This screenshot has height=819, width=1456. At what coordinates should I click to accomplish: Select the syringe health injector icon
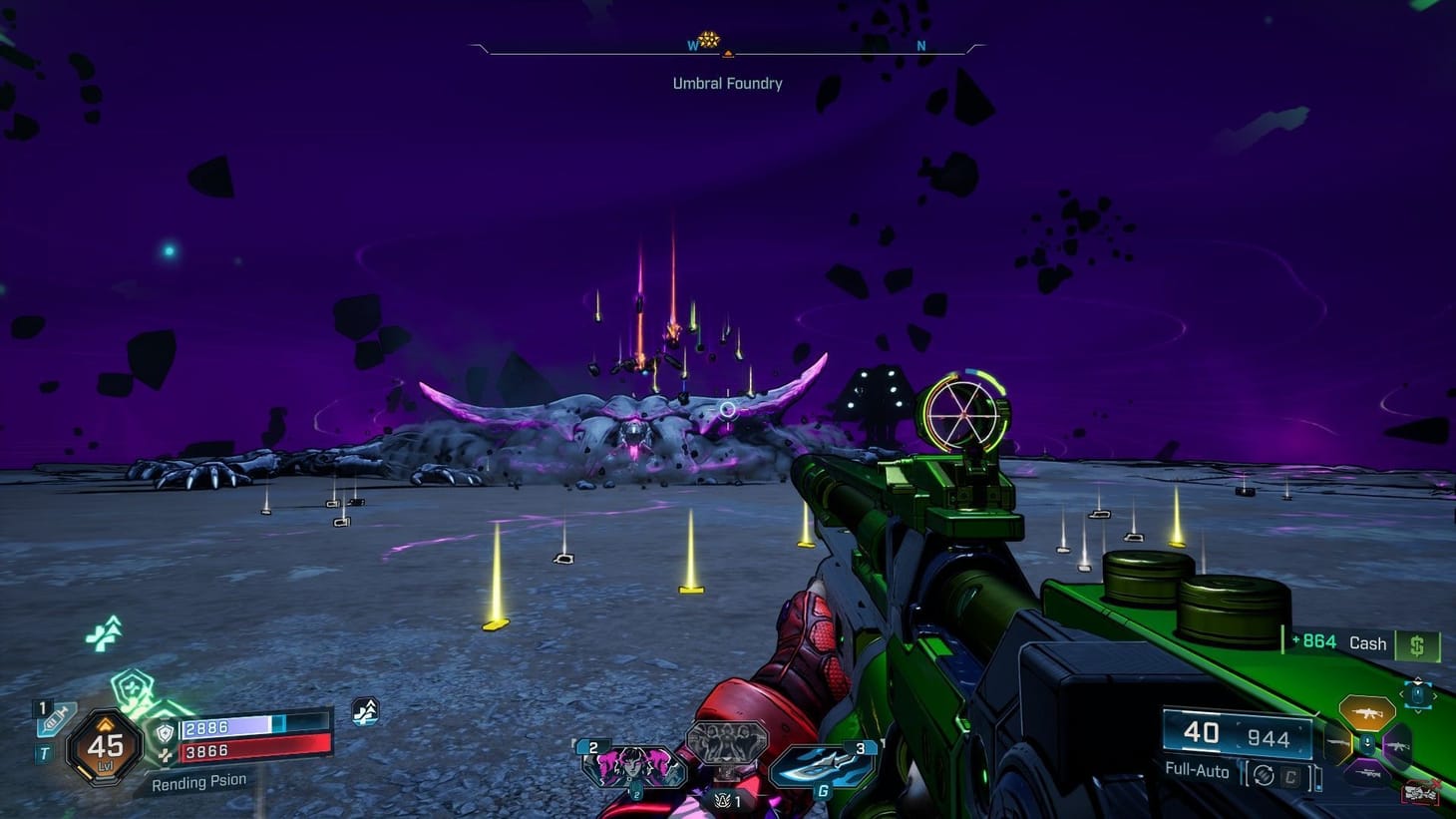(x=53, y=718)
